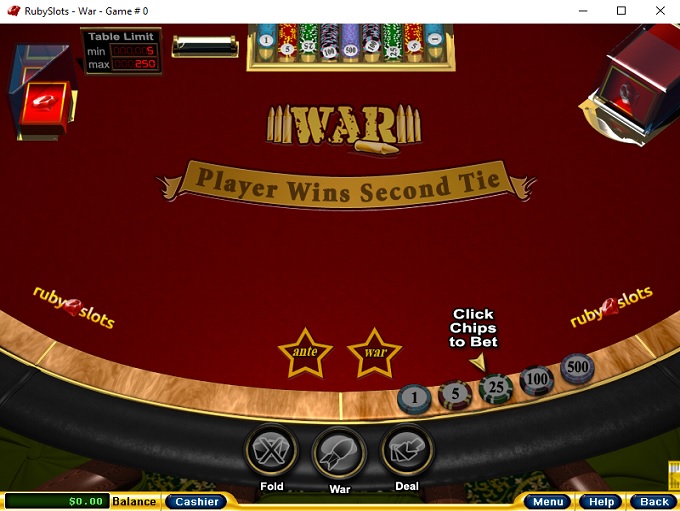The height and width of the screenshot is (511, 680).
Task: Click the Fold button
Action: tap(271, 450)
